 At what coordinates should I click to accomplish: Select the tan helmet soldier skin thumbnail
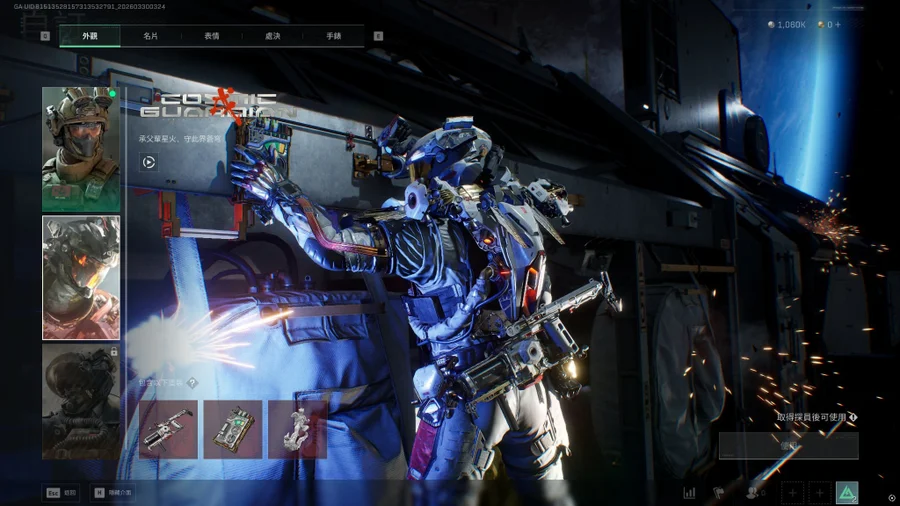tap(81, 148)
